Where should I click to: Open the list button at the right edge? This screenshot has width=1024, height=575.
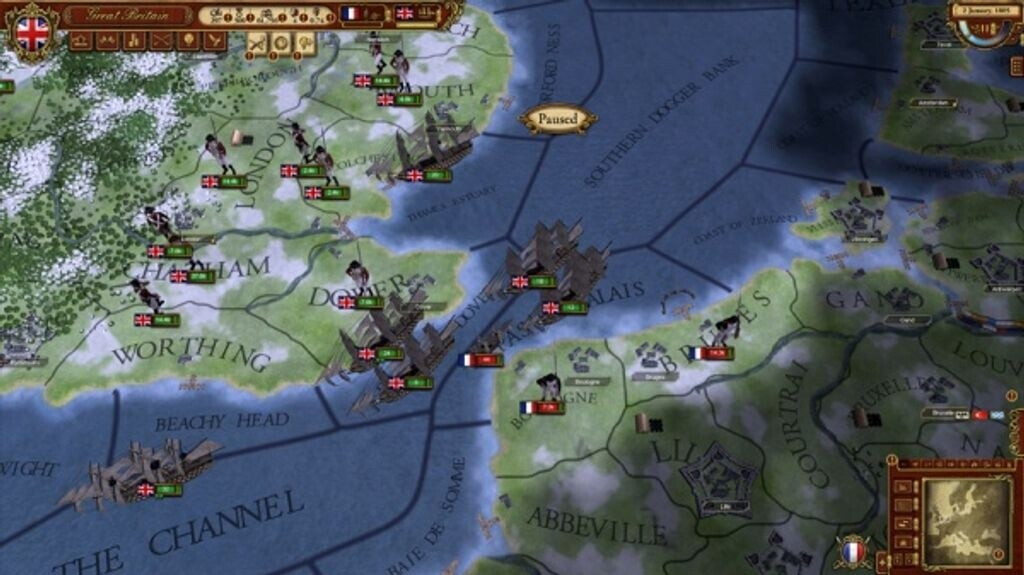pyautogui.click(x=1016, y=66)
